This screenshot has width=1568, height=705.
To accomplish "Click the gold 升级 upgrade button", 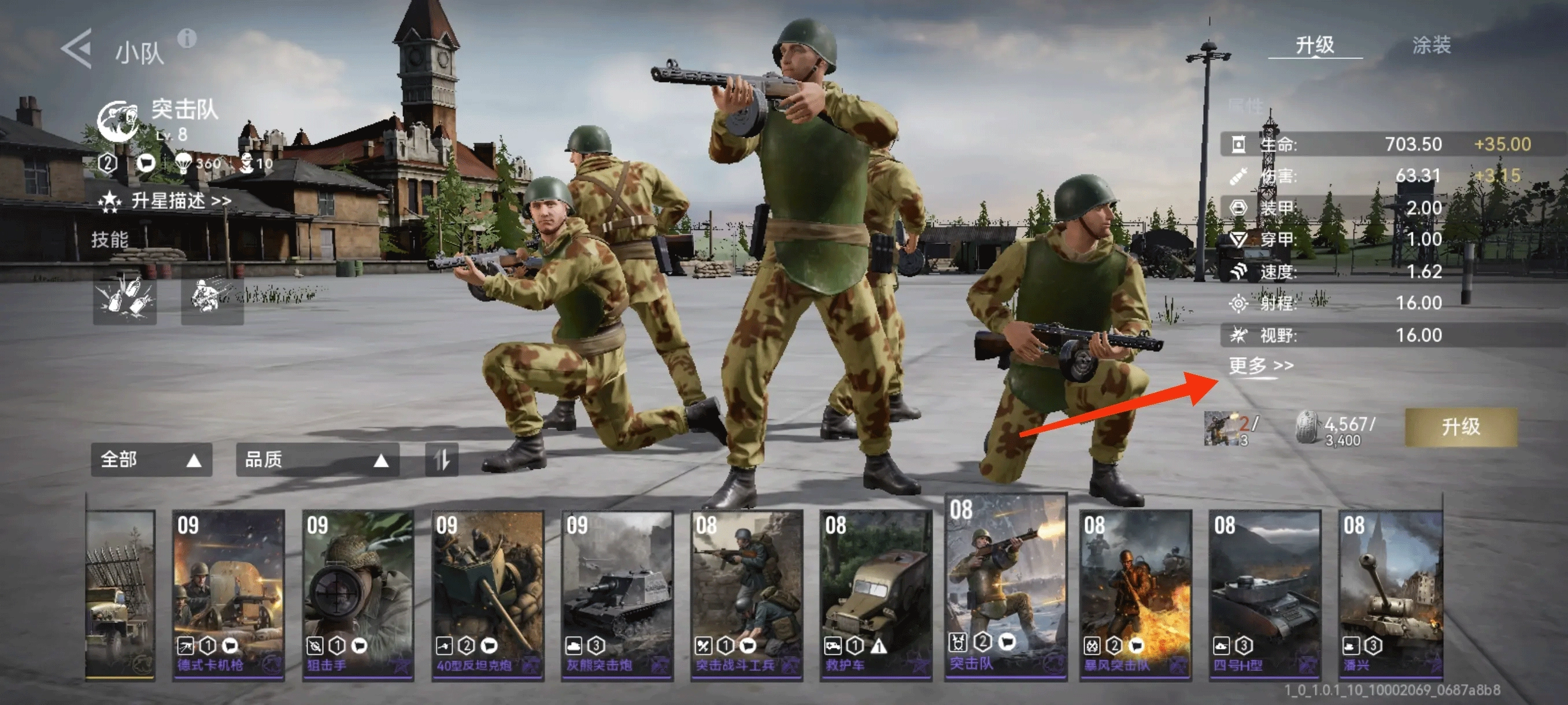I will (1460, 426).
